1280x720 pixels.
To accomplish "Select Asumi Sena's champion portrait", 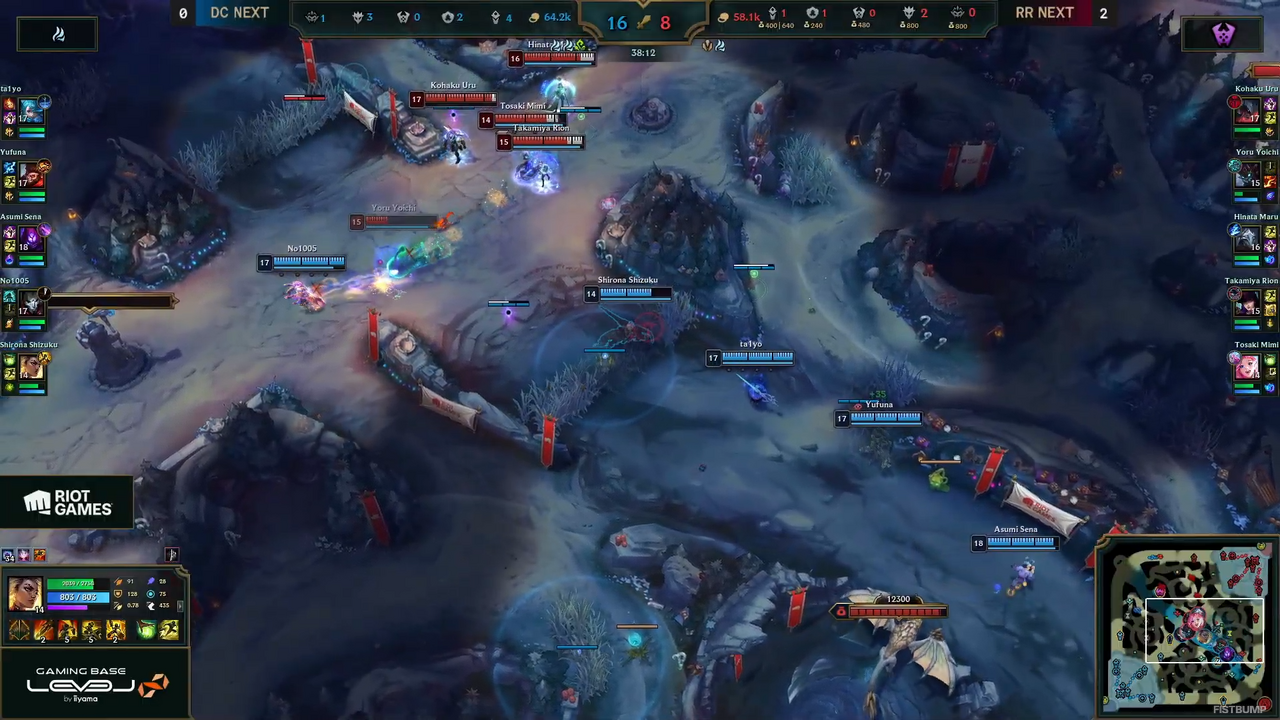I will (31, 240).
